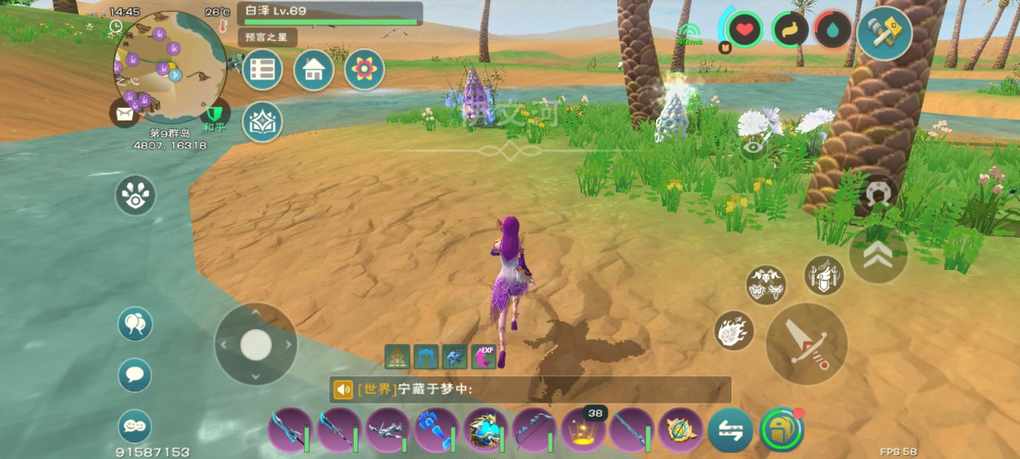This screenshot has height=459, width=1020.
Task: Open the chat speech bubble
Action: pos(135,375)
